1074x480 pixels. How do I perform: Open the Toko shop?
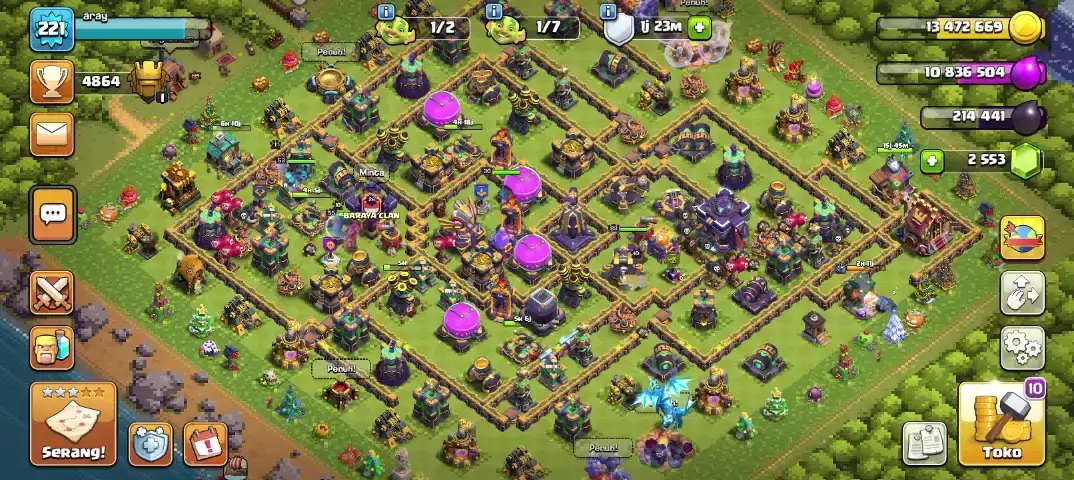click(x=1000, y=426)
